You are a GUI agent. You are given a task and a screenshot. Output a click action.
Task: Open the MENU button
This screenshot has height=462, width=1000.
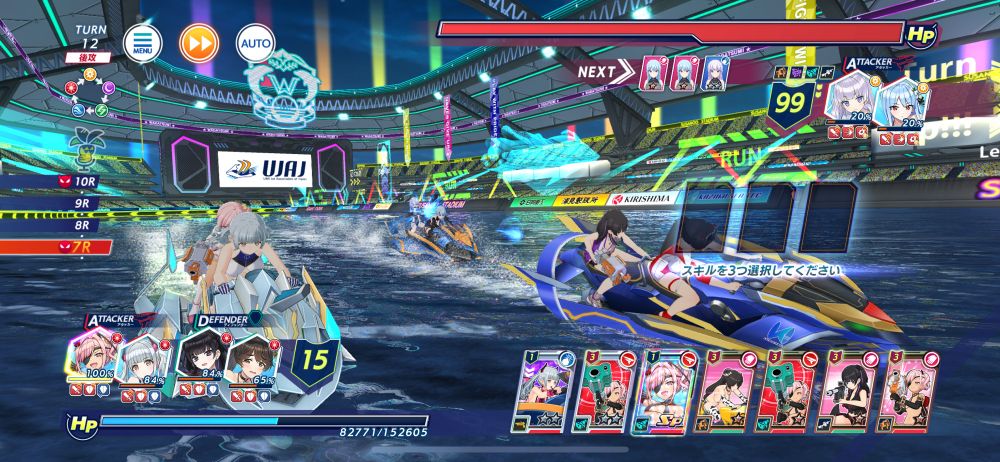tap(142, 43)
